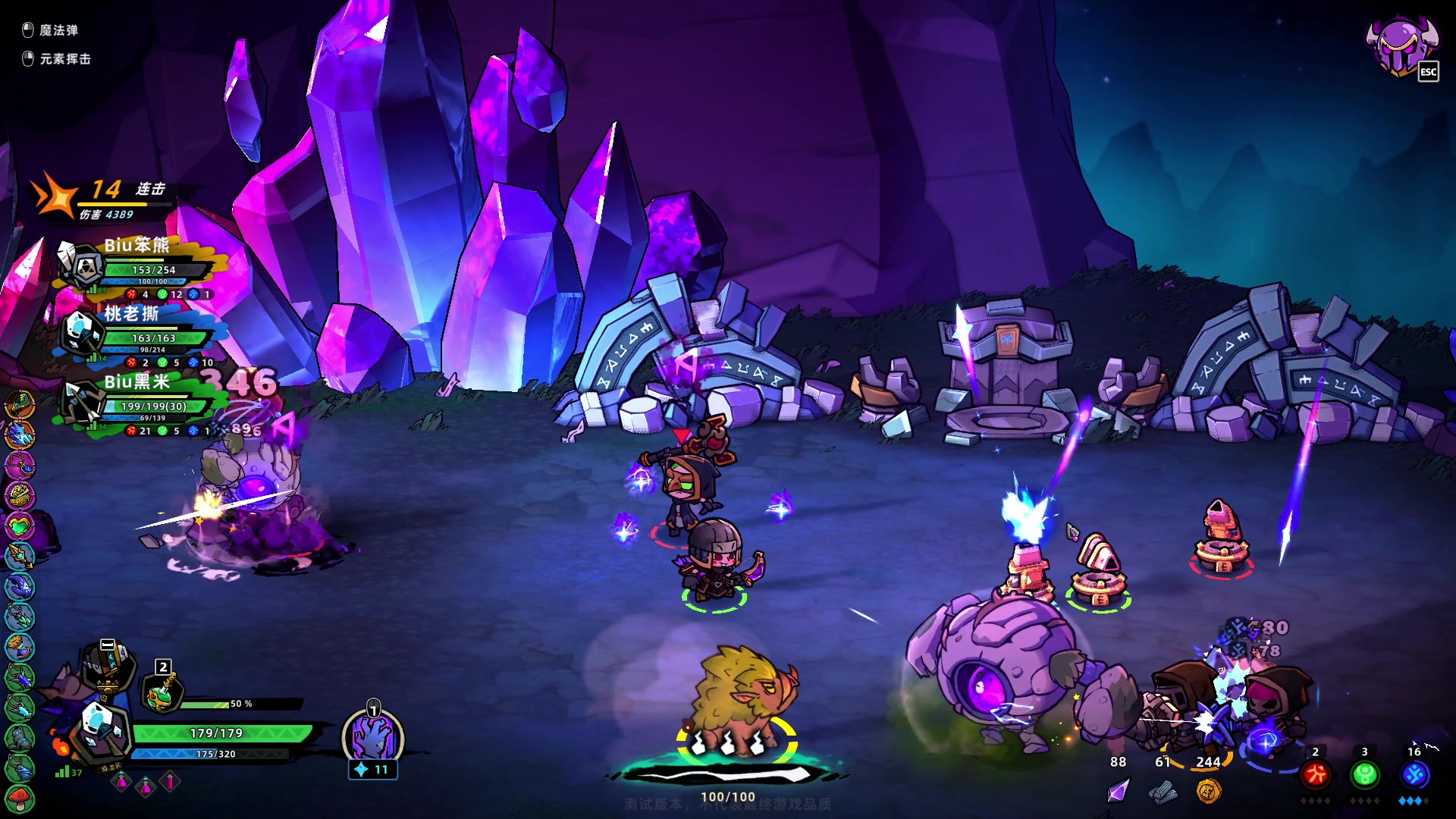Click the red fire element rune
Image resolution: width=1456 pixels, height=819 pixels.
click(1316, 774)
